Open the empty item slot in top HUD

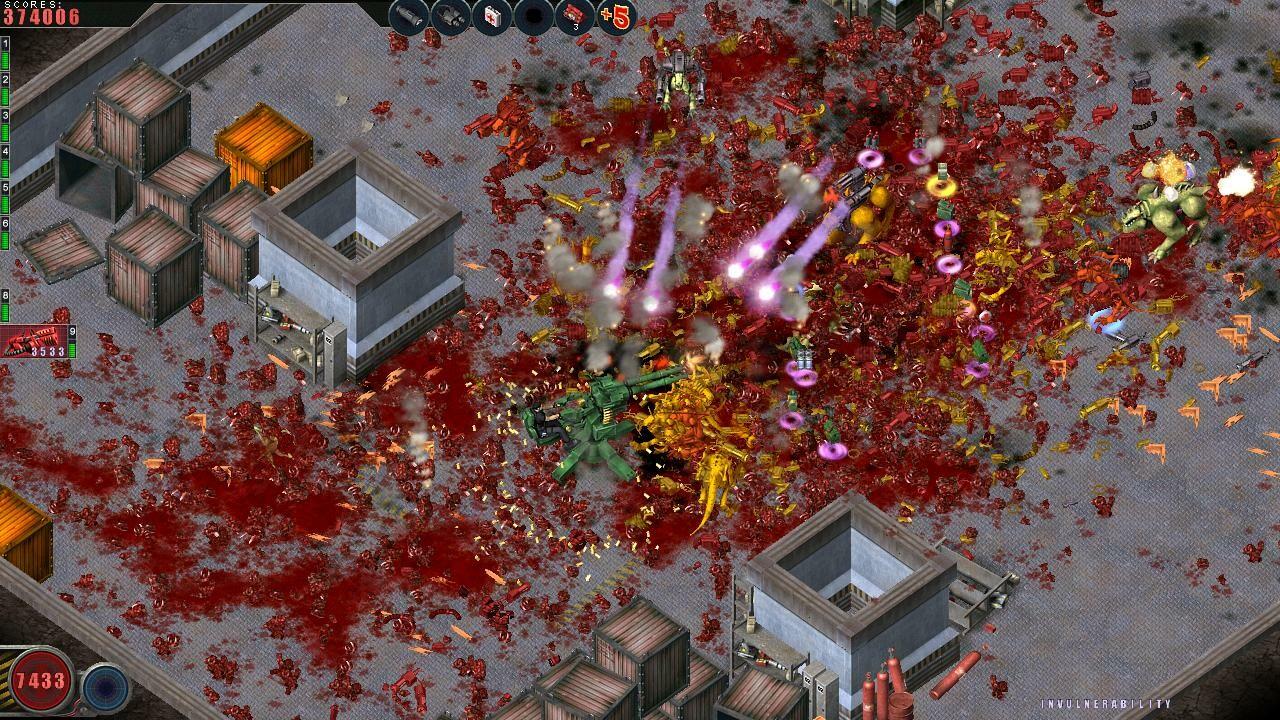pos(533,16)
